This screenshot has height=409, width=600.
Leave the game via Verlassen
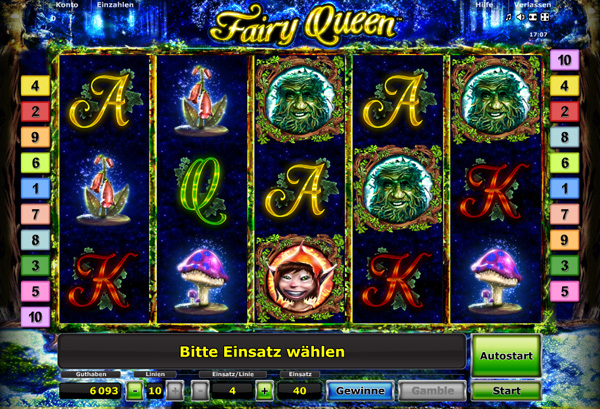pyautogui.click(x=532, y=5)
